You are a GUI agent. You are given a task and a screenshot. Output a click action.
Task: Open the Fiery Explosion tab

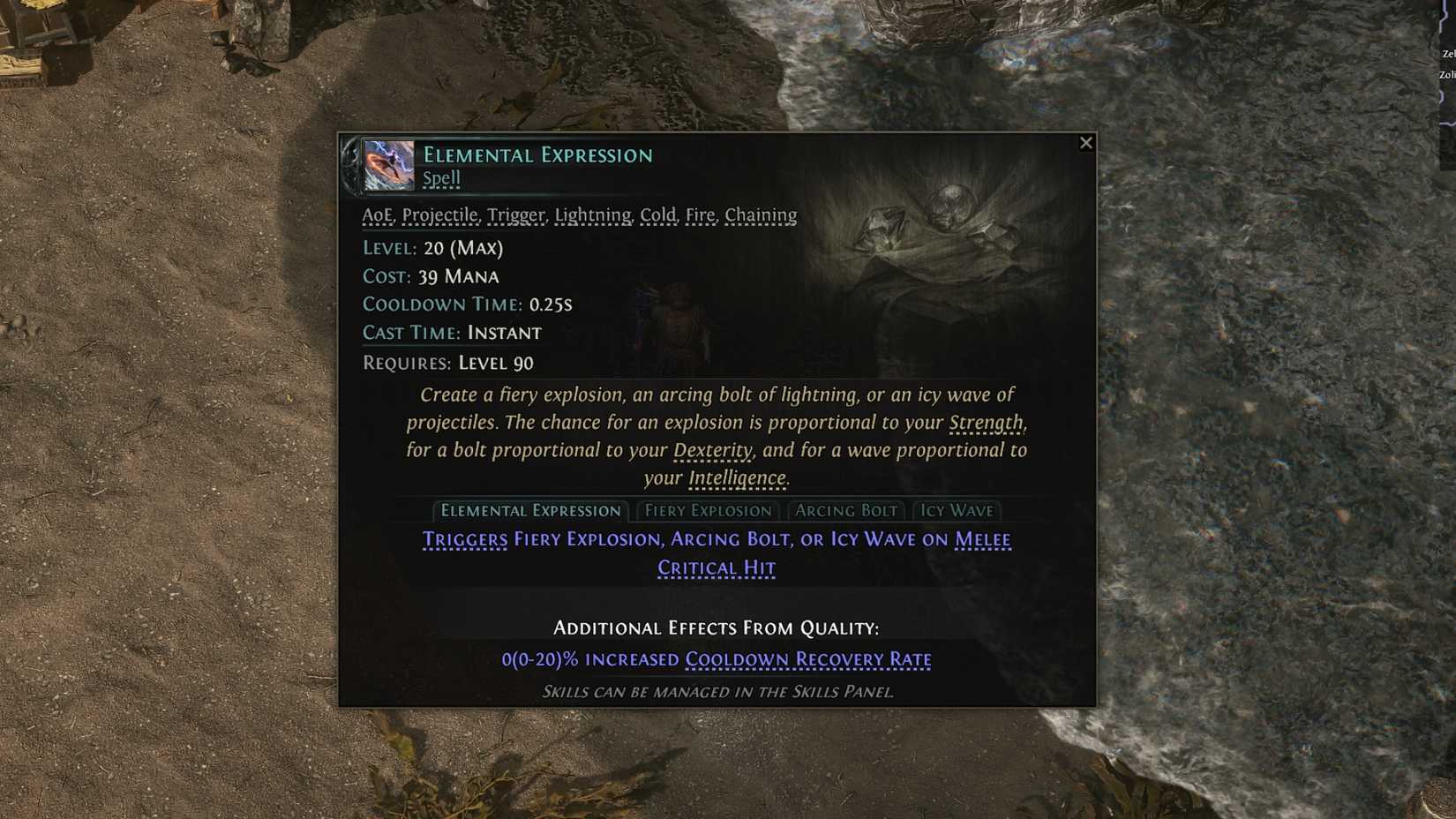point(708,510)
